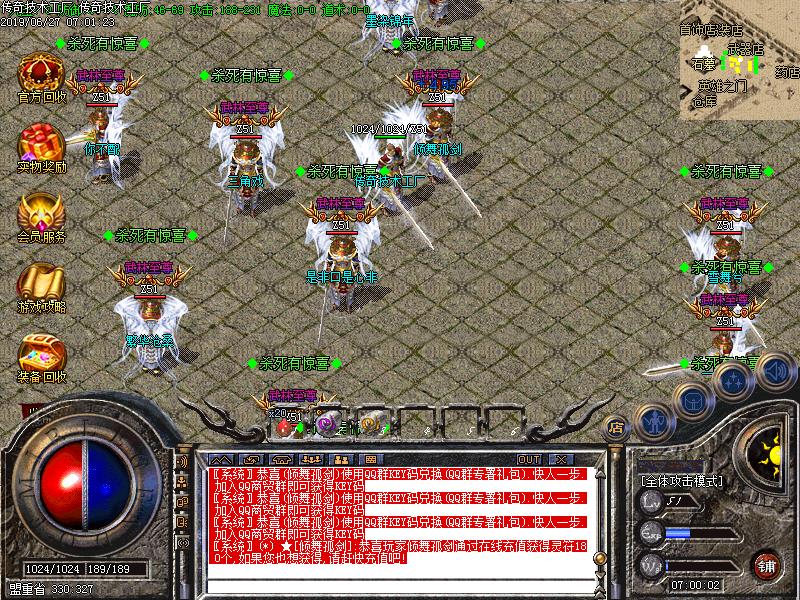The height and width of the screenshot is (600, 800).
Task: Toggle the sound speaker button
Action: coord(774,371)
